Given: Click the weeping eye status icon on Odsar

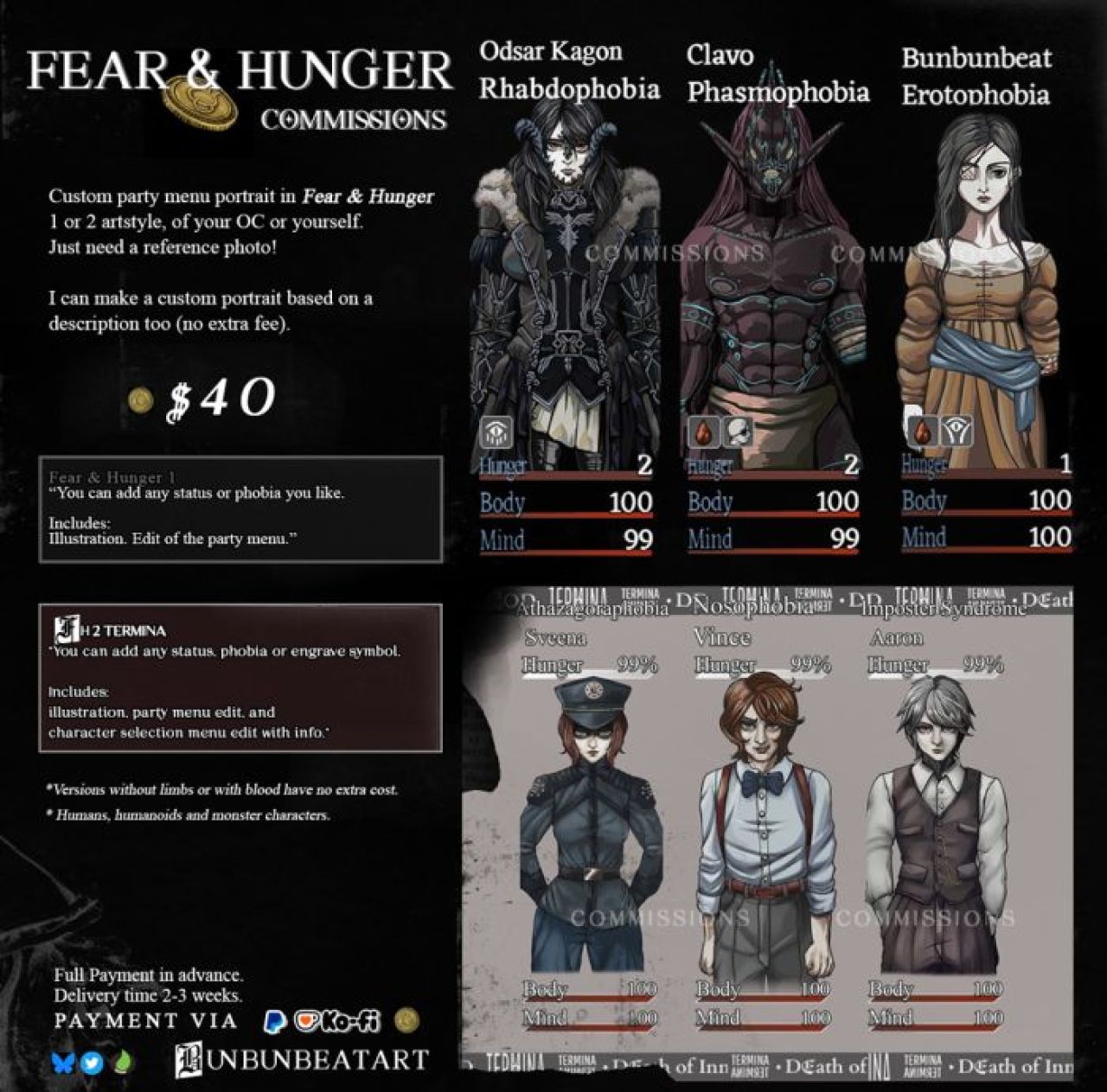Looking at the screenshot, I should [496, 431].
